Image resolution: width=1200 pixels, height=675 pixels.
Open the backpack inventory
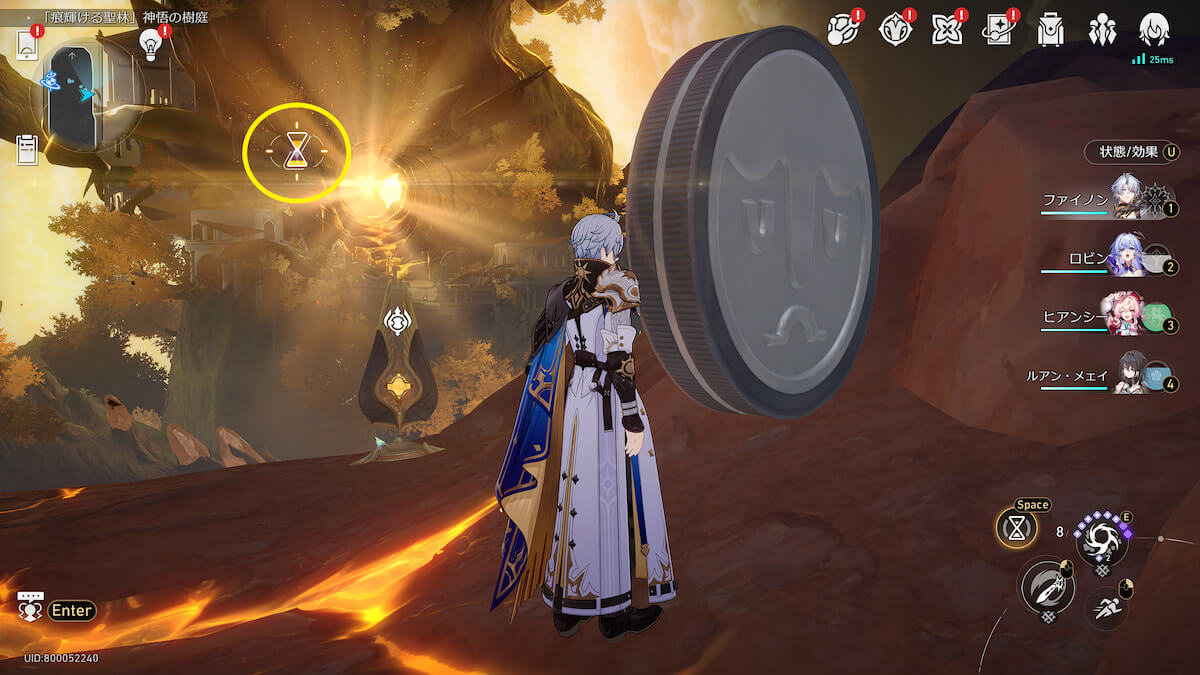pyautogui.click(x=1050, y=31)
